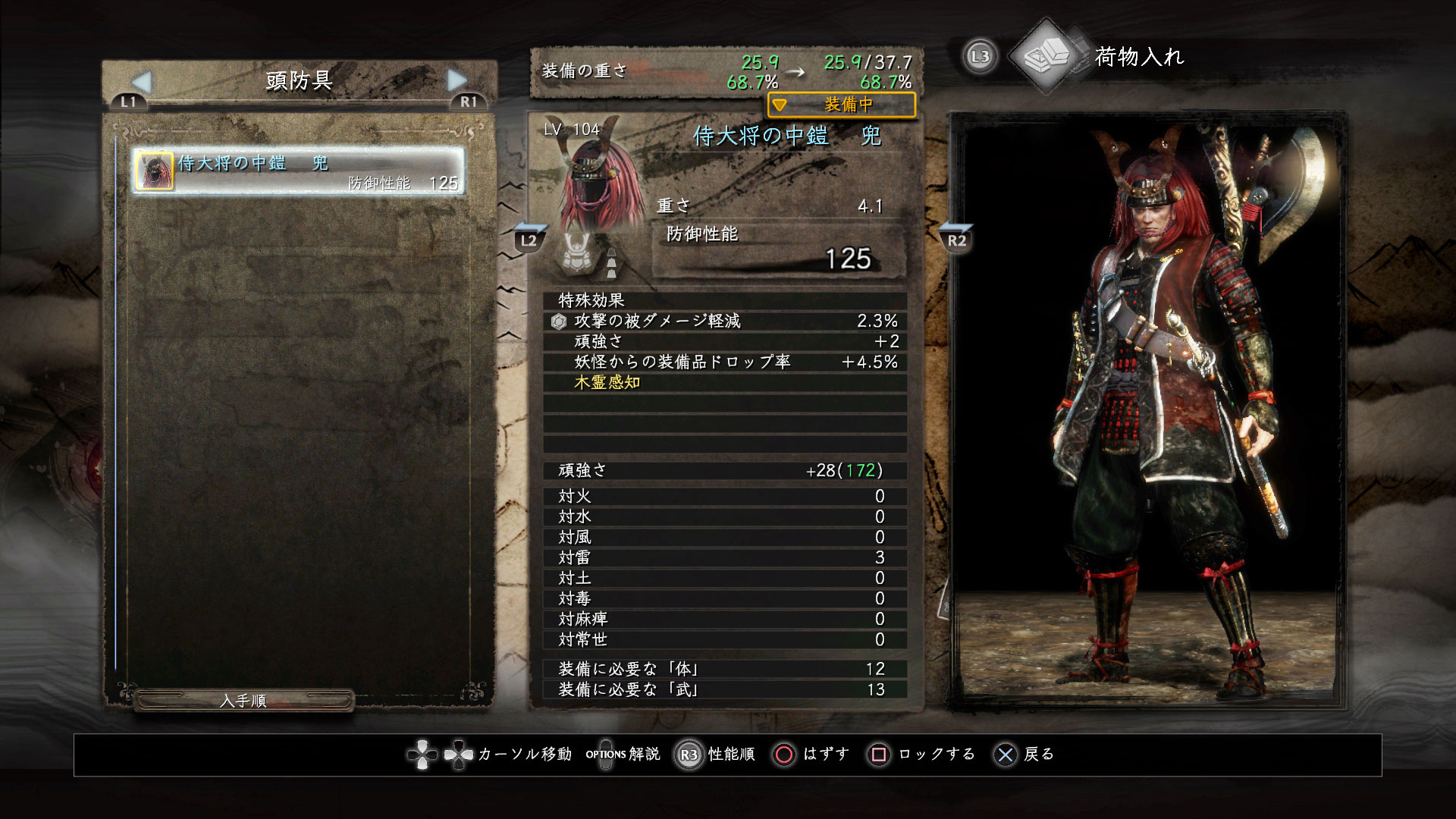Select the 木霊感知 special effect row
This screenshot has width=1456, height=819.
(x=724, y=383)
